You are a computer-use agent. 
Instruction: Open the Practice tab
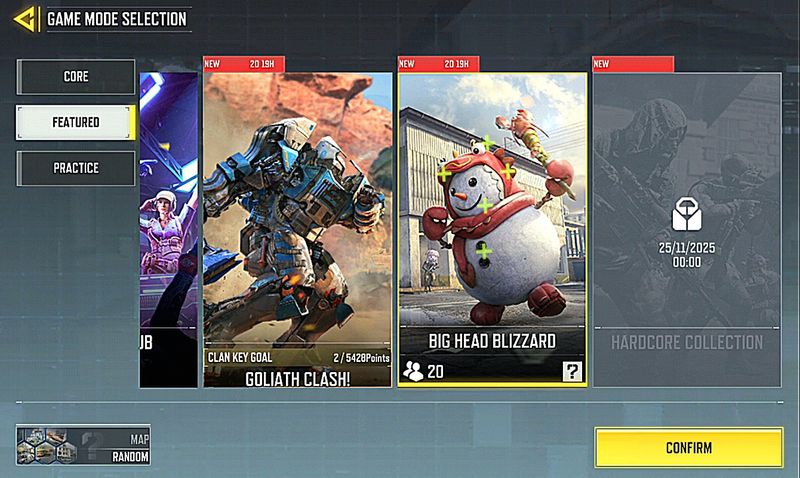[x=75, y=168]
